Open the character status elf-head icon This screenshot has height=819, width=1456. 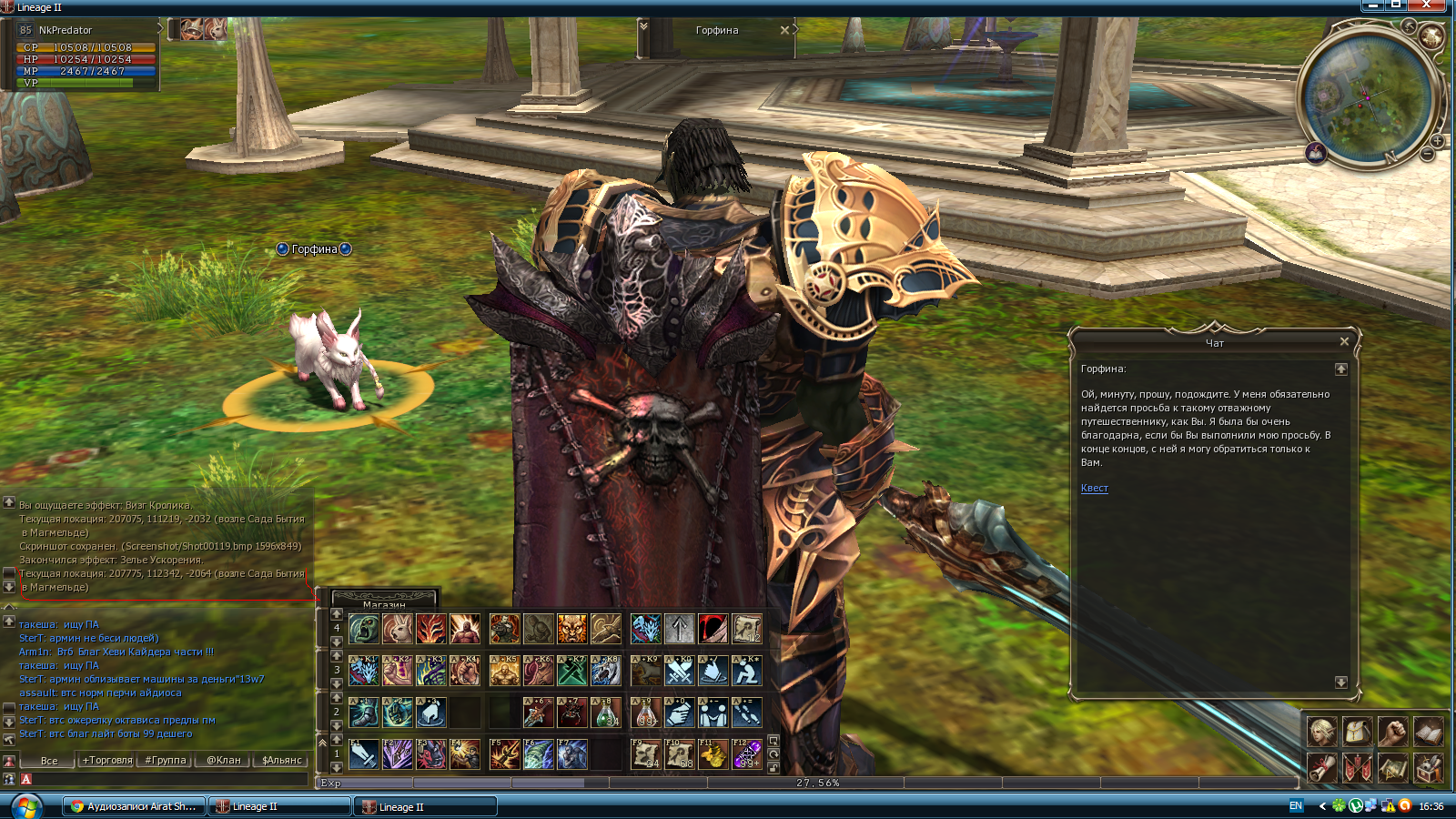coord(1321,732)
